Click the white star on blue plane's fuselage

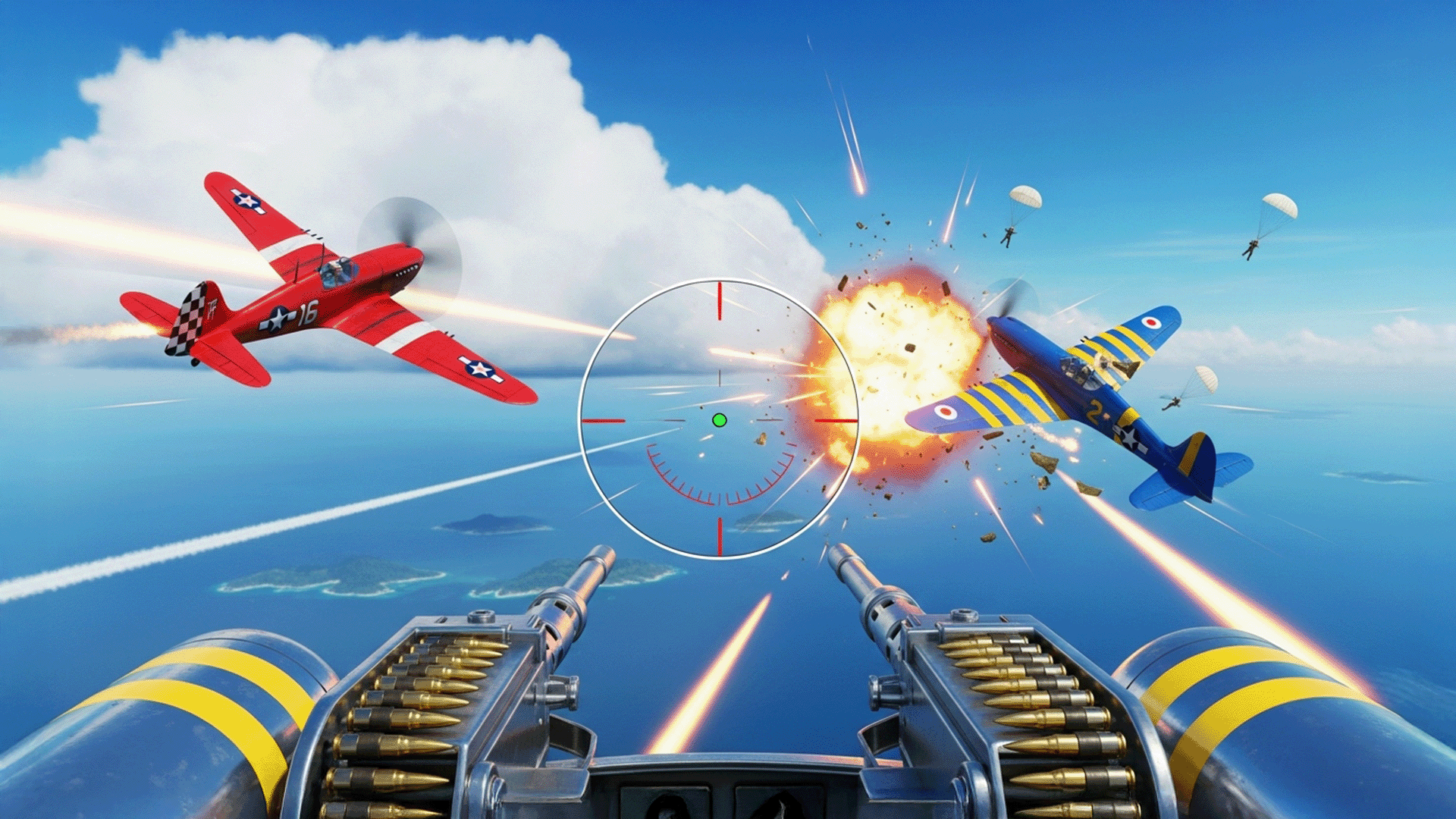coord(1128,441)
